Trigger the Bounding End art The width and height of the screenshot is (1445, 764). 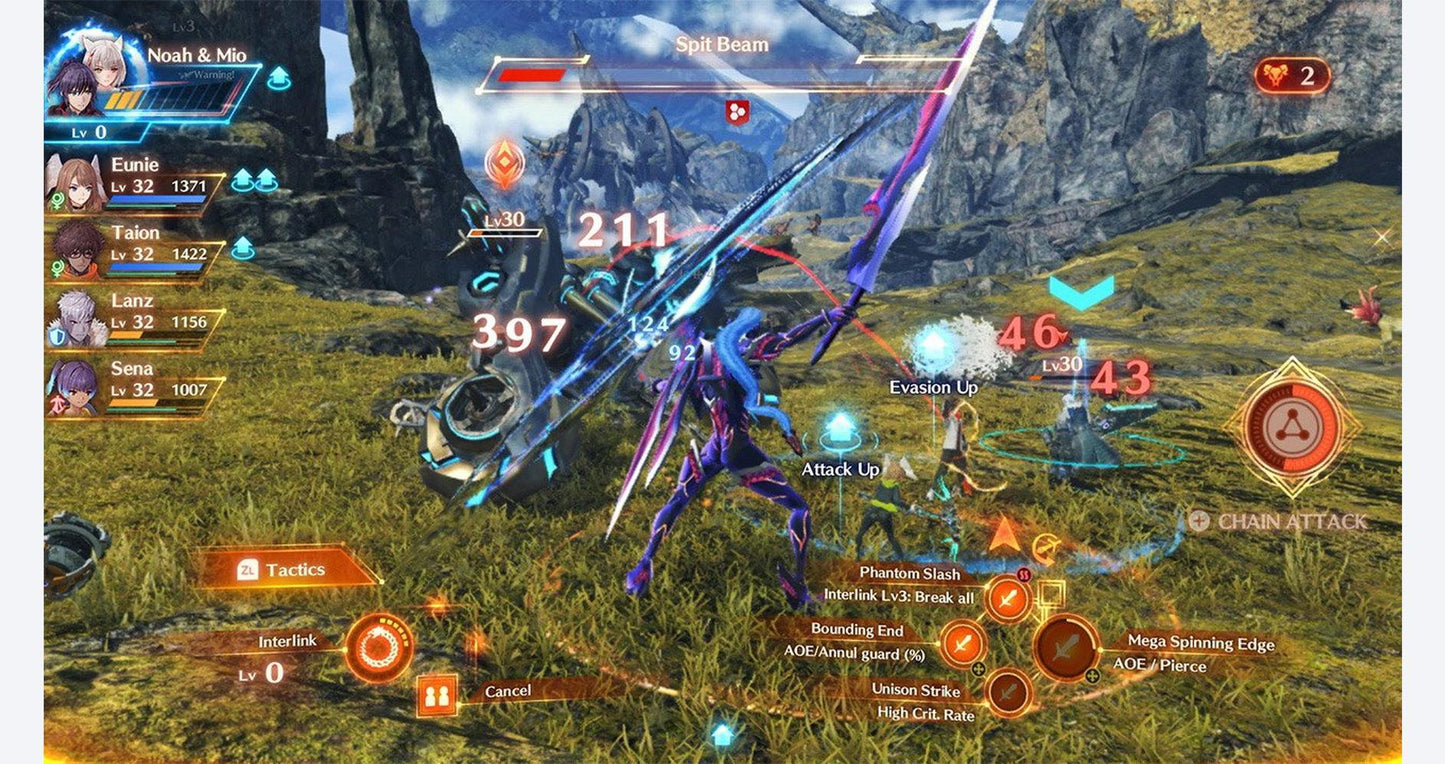(x=962, y=643)
